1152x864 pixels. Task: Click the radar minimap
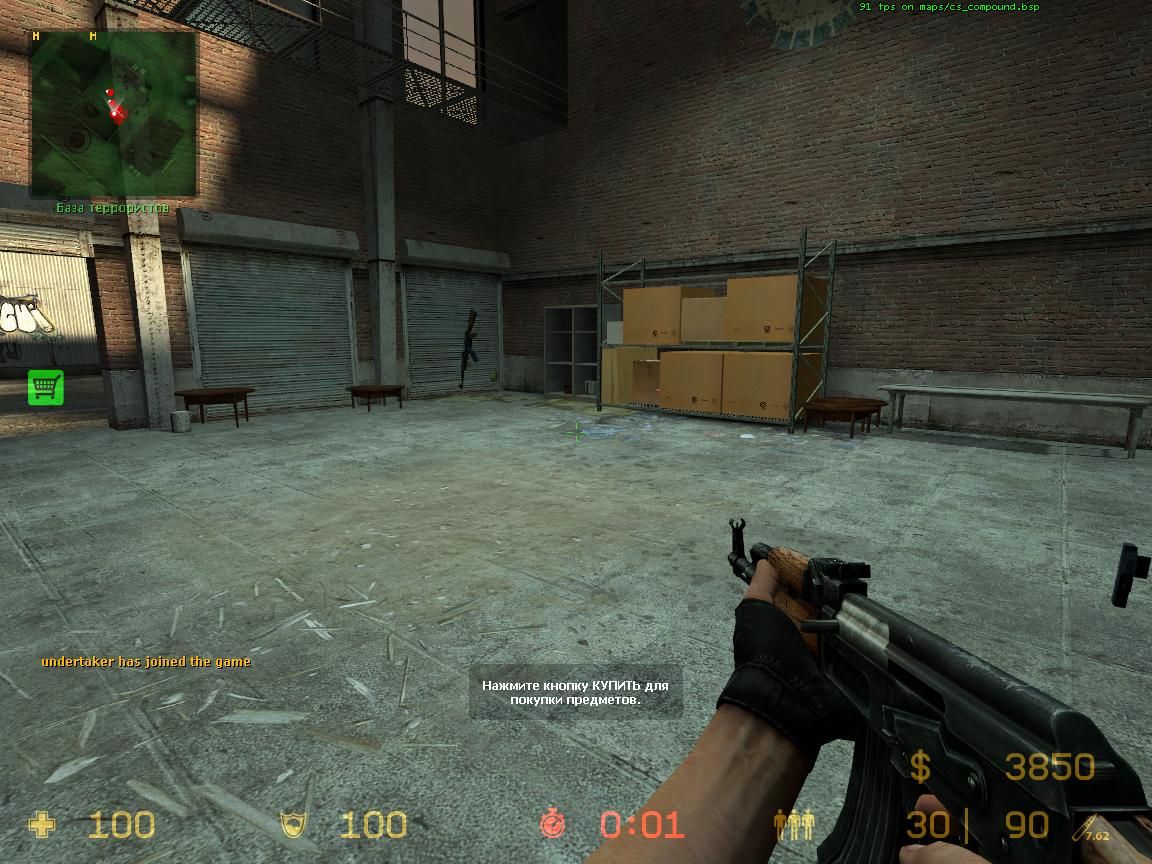pyautogui.click(x=113, y=113)
